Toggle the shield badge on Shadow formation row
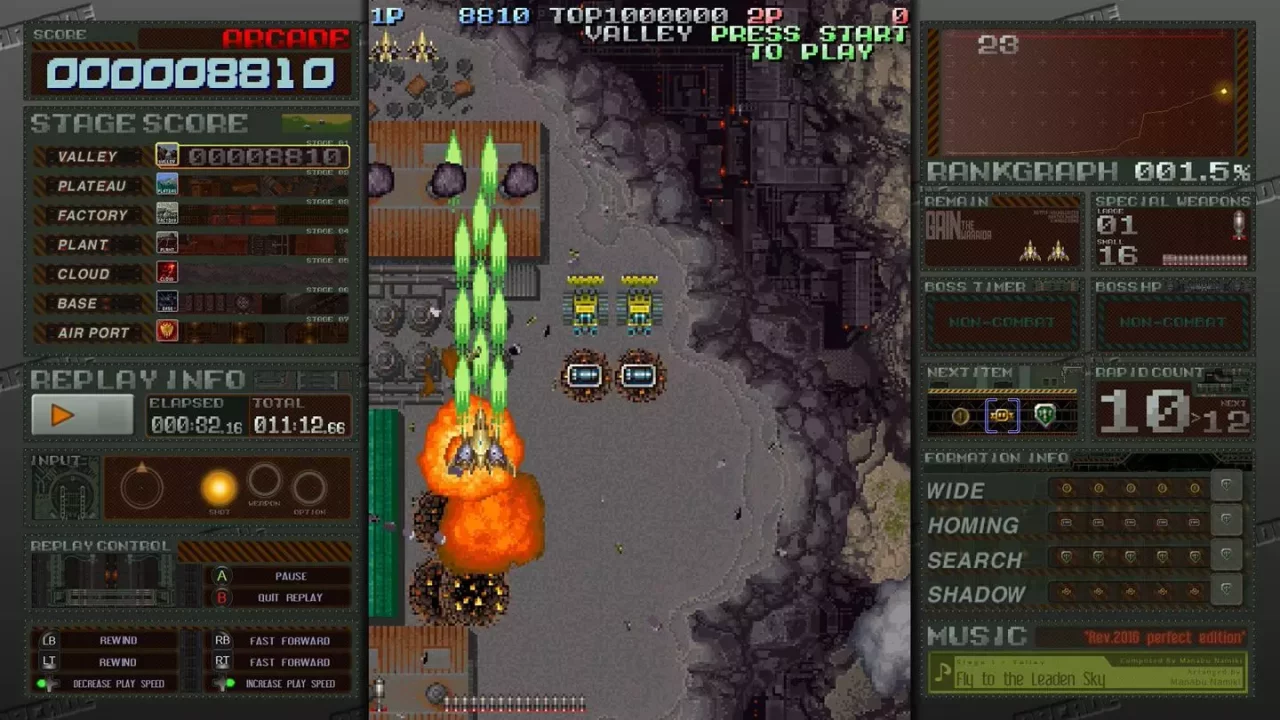Image resolution: width=1280 pixels, height=720 pixels. [1227, 590]
